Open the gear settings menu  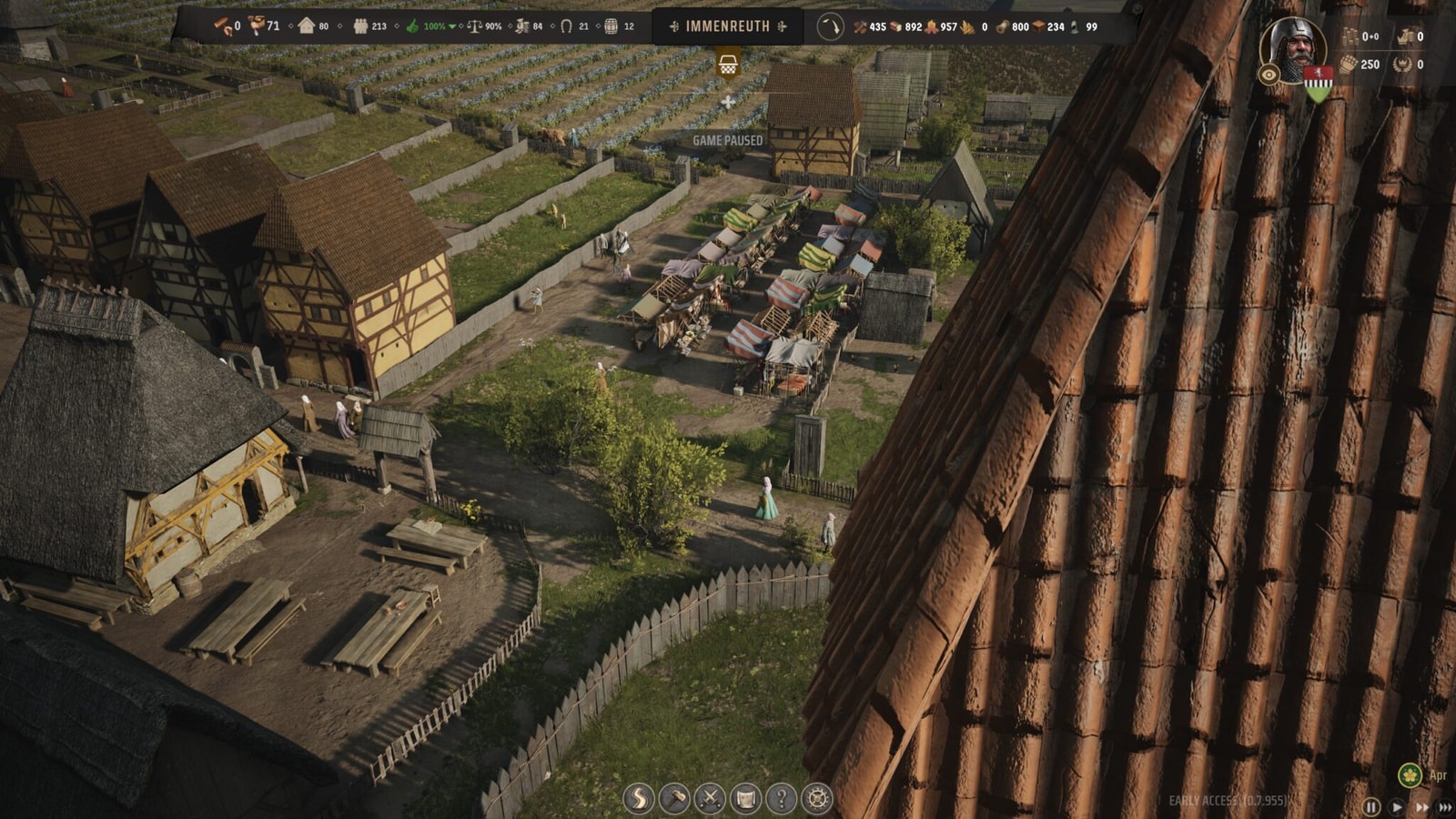[x=817, y=799]
